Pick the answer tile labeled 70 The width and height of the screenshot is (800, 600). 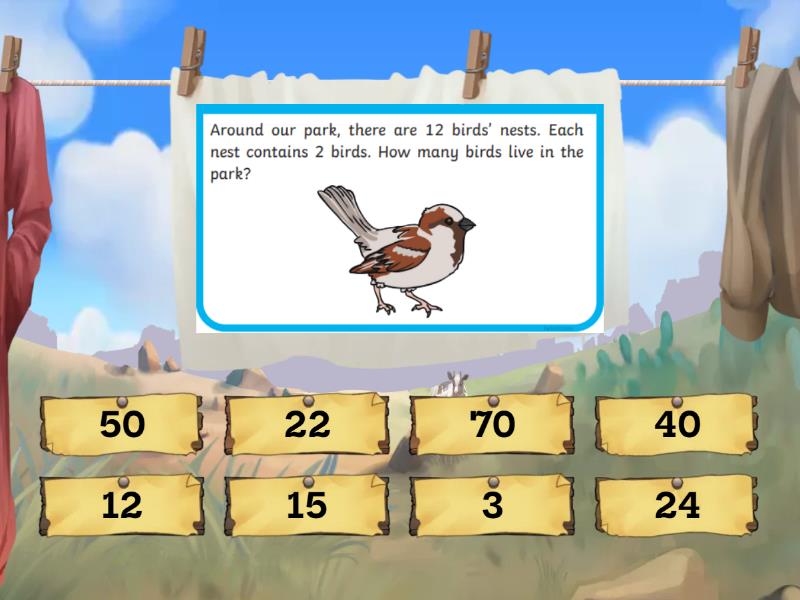pyautogui.click(x=492, y=424)
